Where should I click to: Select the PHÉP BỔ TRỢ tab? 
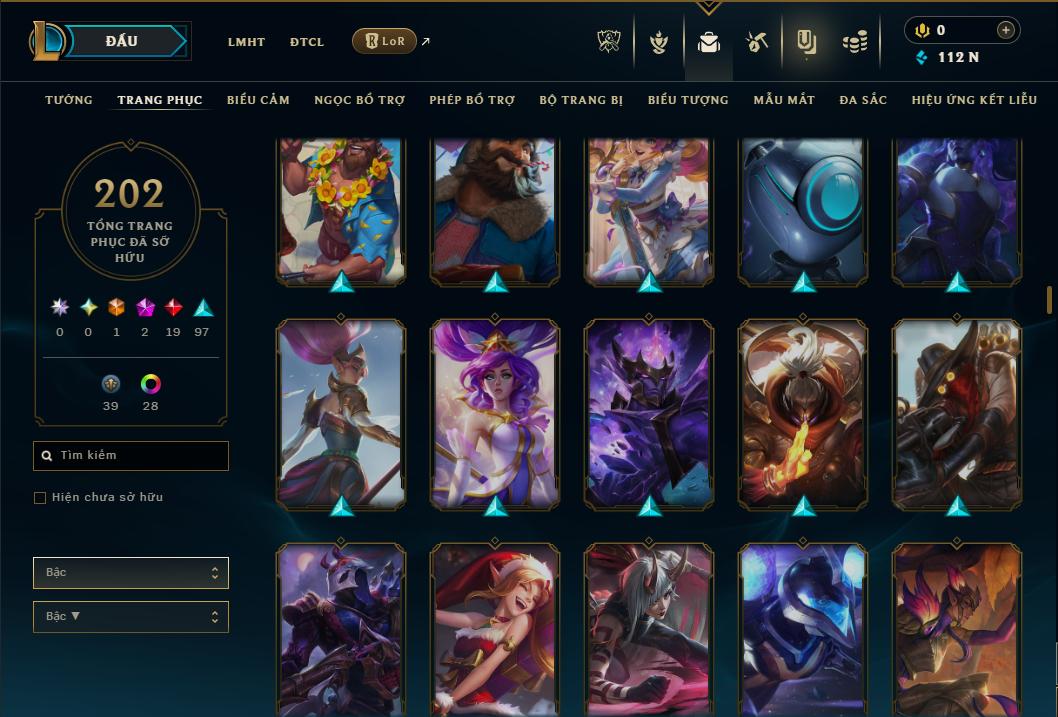pos(472,100)
